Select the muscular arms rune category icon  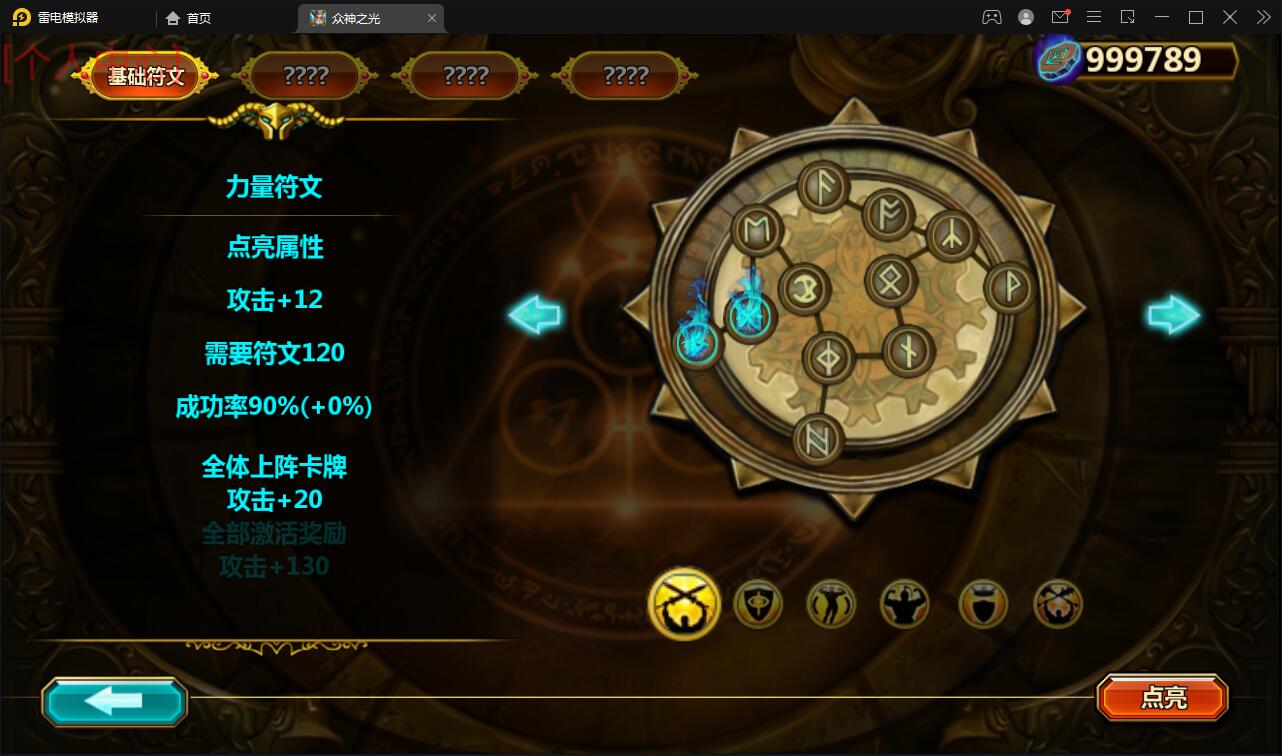905,604
